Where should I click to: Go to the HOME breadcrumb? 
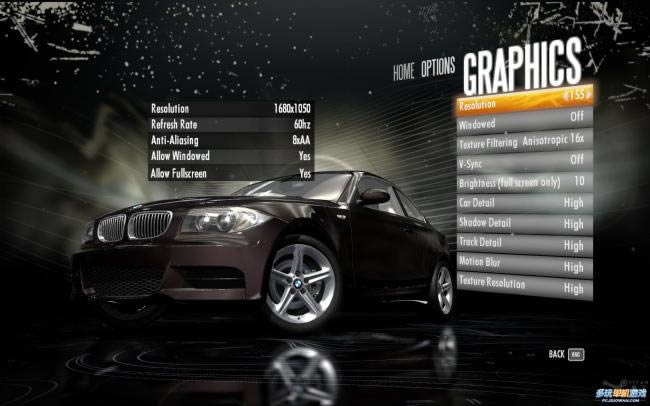(403, 72)
